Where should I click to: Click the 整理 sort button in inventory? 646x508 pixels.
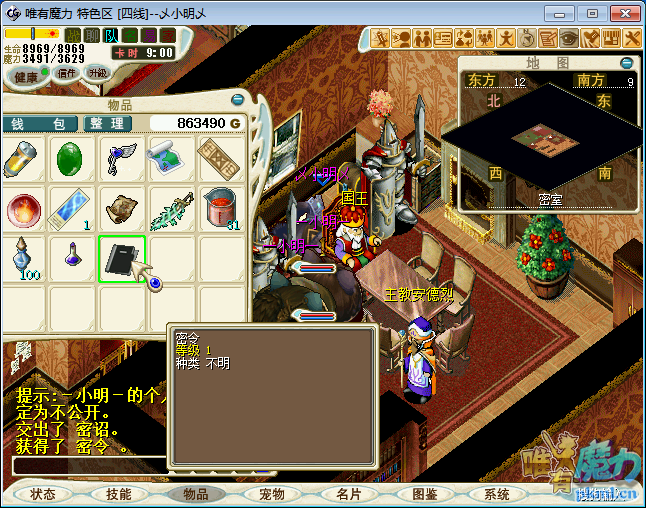[105, 123]
